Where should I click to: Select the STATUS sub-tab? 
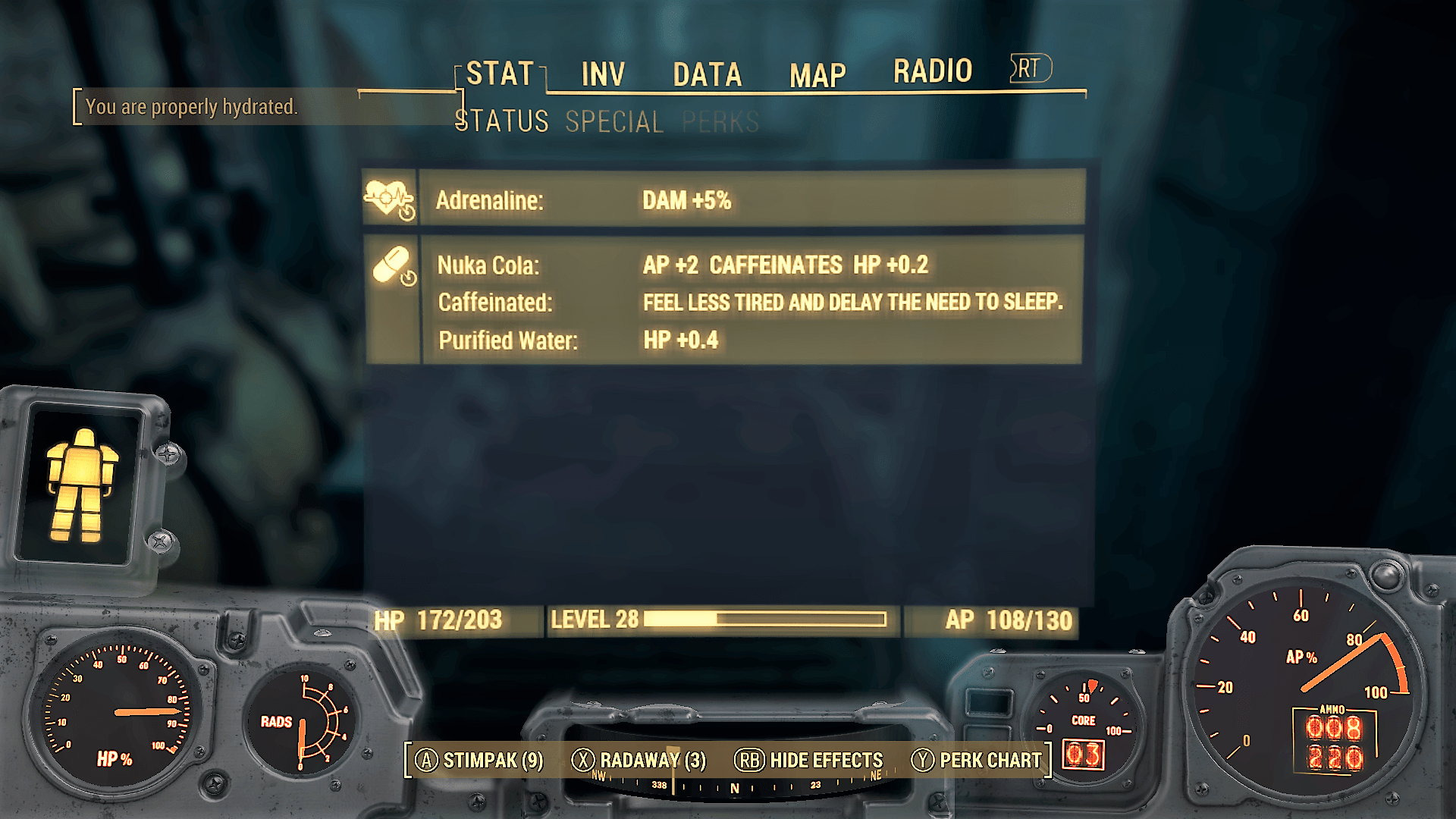point(502,121)
